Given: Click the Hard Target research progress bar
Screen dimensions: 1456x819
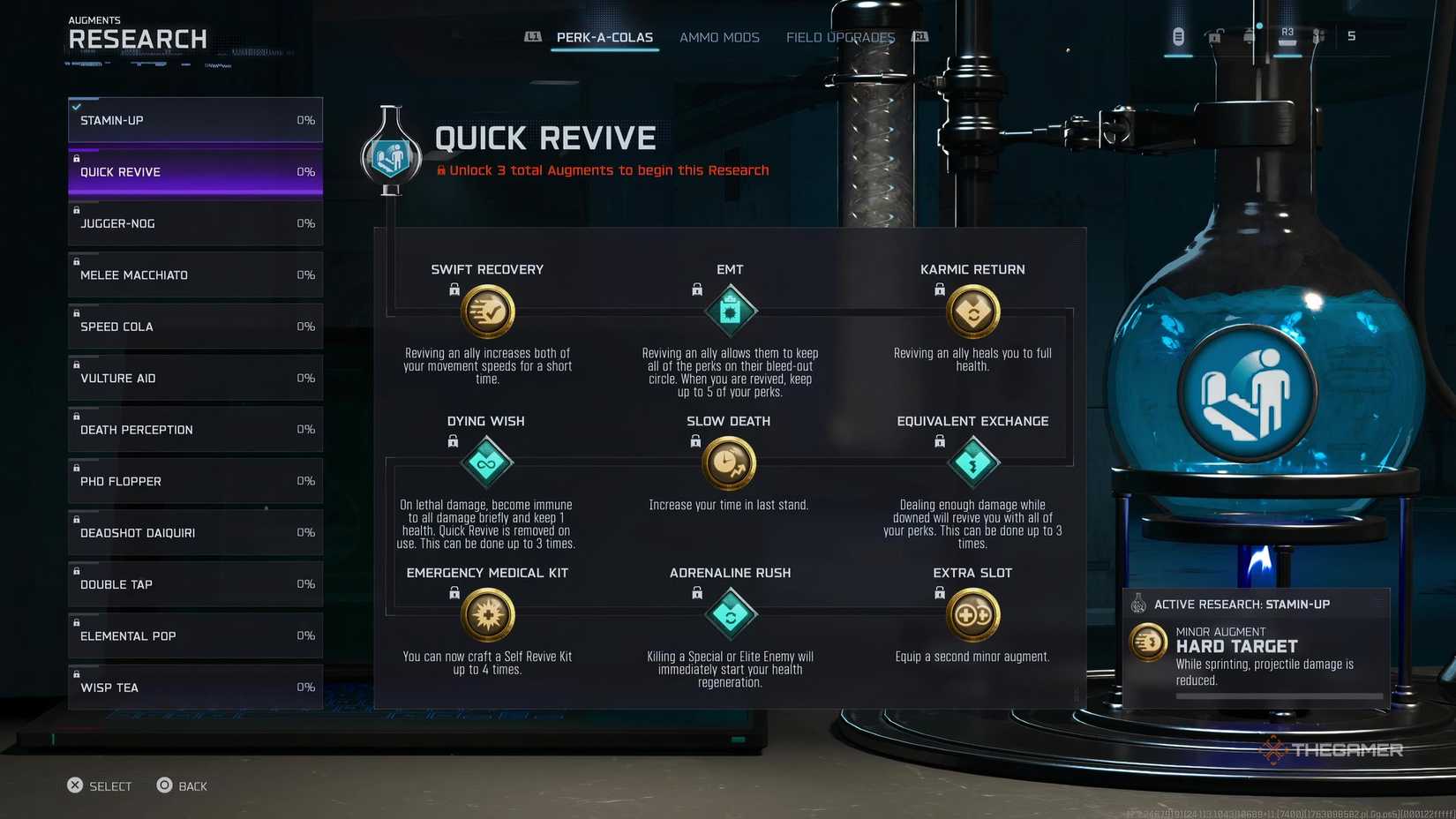Looking at the screenshot, I should [1278, 696].
